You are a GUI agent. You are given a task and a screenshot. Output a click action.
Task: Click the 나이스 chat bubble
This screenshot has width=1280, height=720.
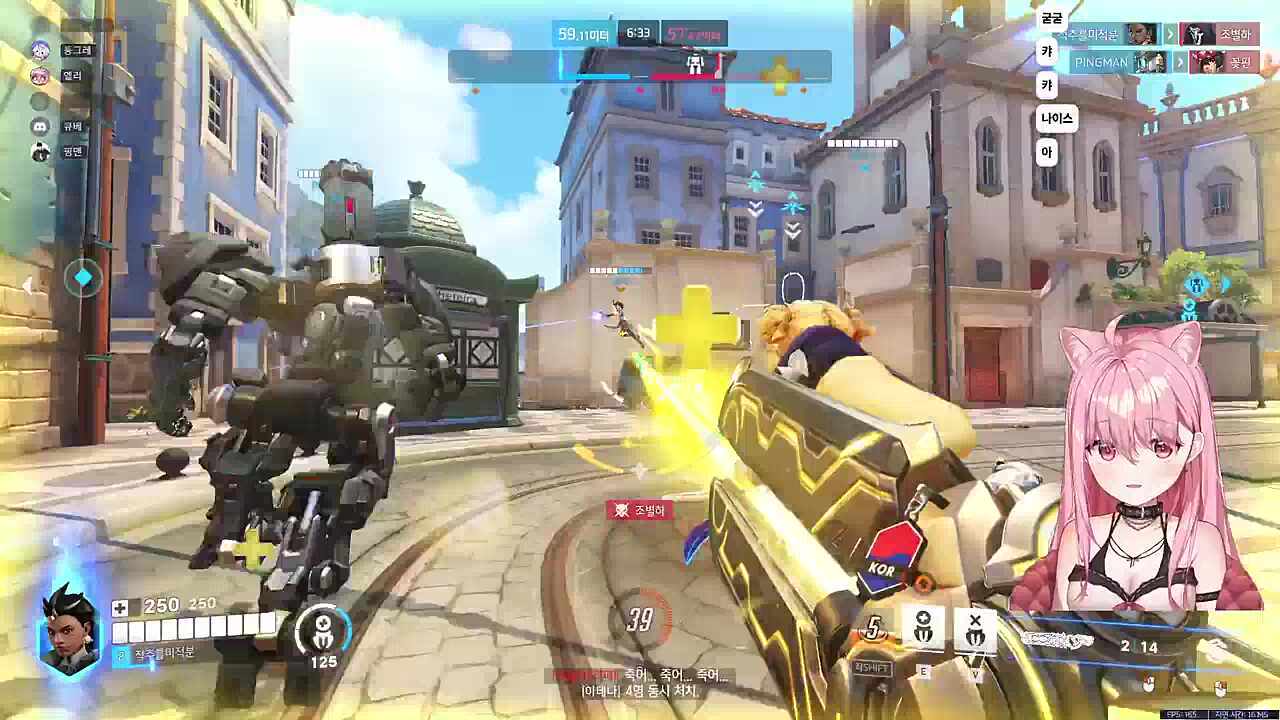(x=1056, y=118)
